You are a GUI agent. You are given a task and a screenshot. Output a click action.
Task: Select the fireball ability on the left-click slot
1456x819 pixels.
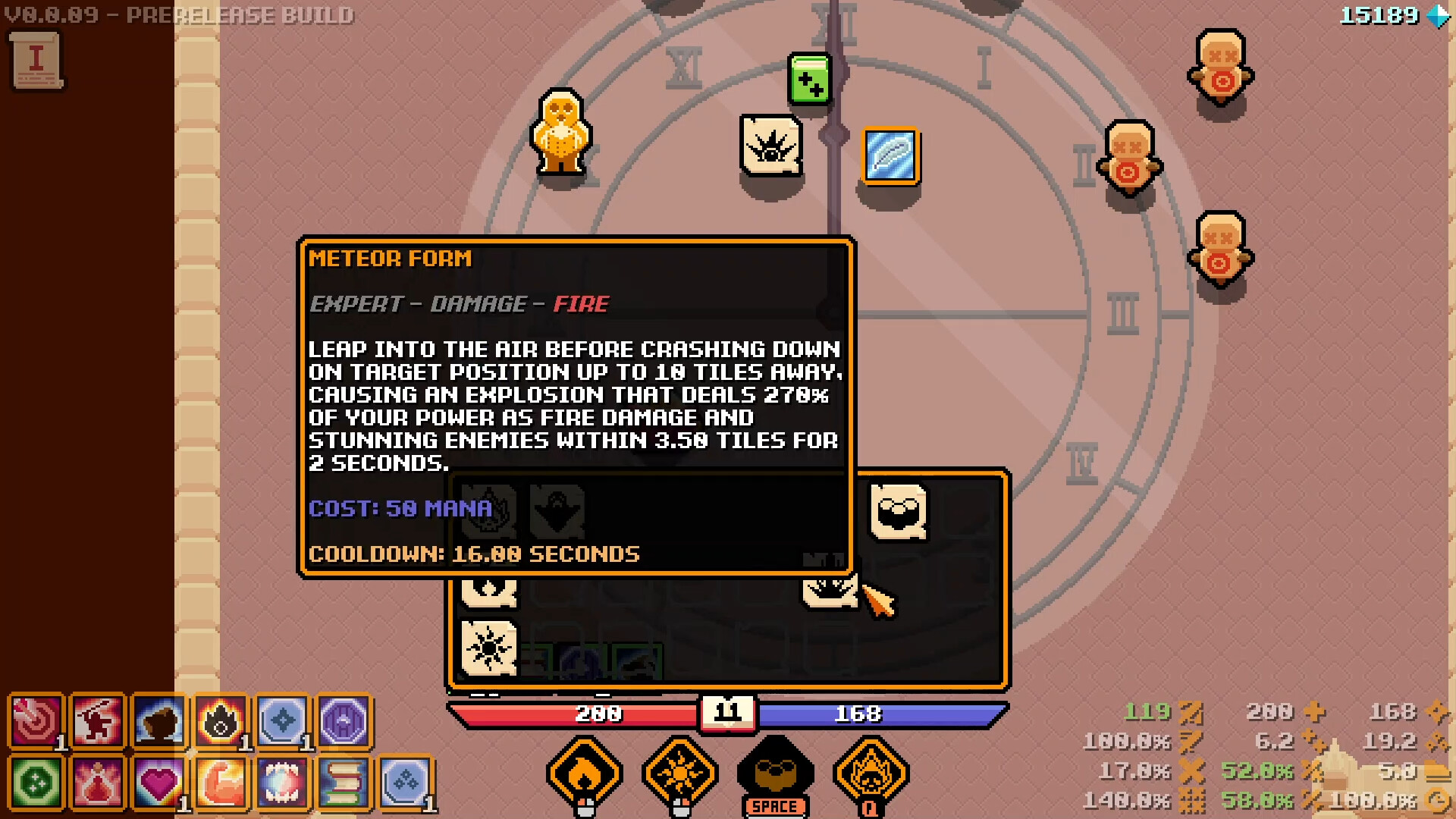point(584,772)
